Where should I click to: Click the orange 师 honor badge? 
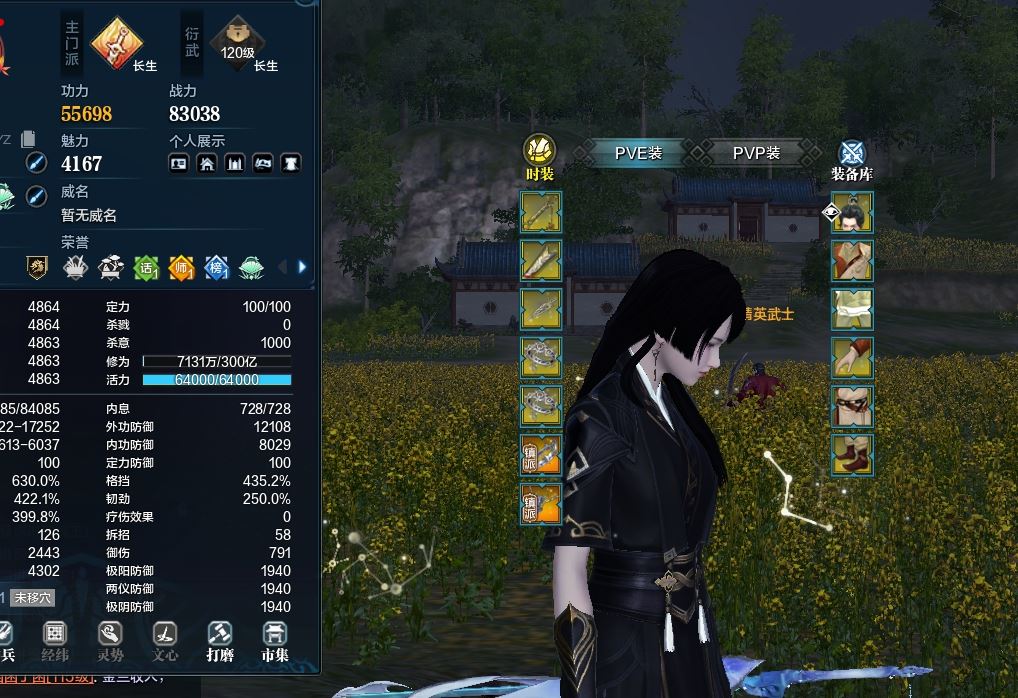click(x=181, y=267)
